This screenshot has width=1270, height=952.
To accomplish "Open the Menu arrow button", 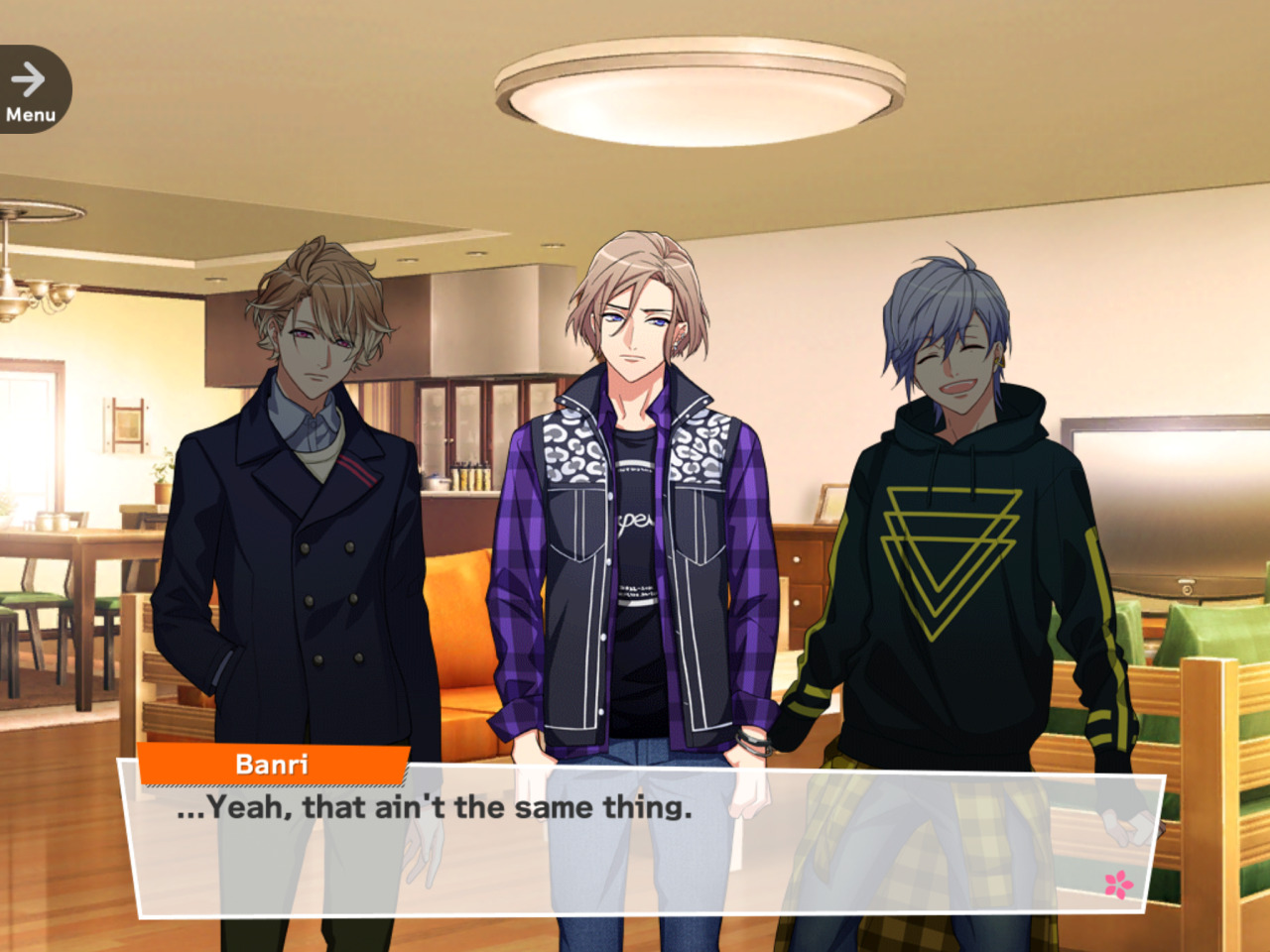I will click(x=31, y=90).
